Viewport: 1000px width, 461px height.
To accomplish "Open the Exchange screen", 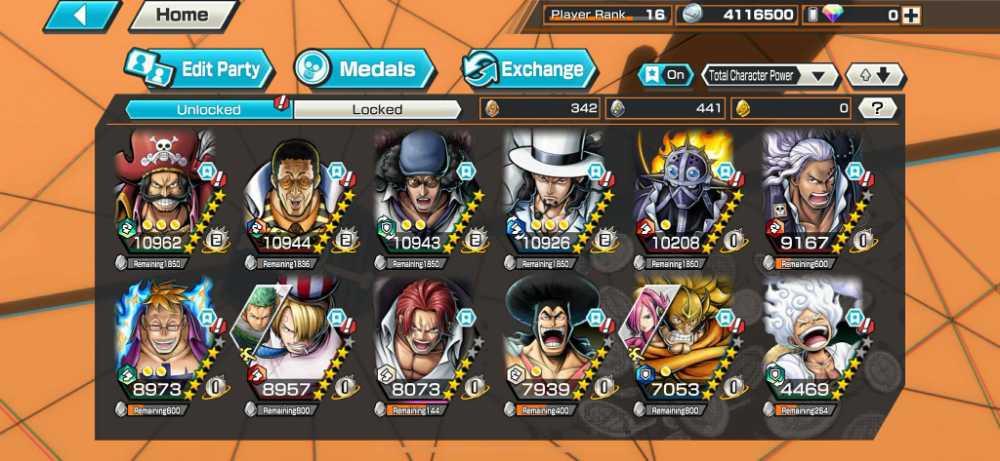I will [528, 69].
